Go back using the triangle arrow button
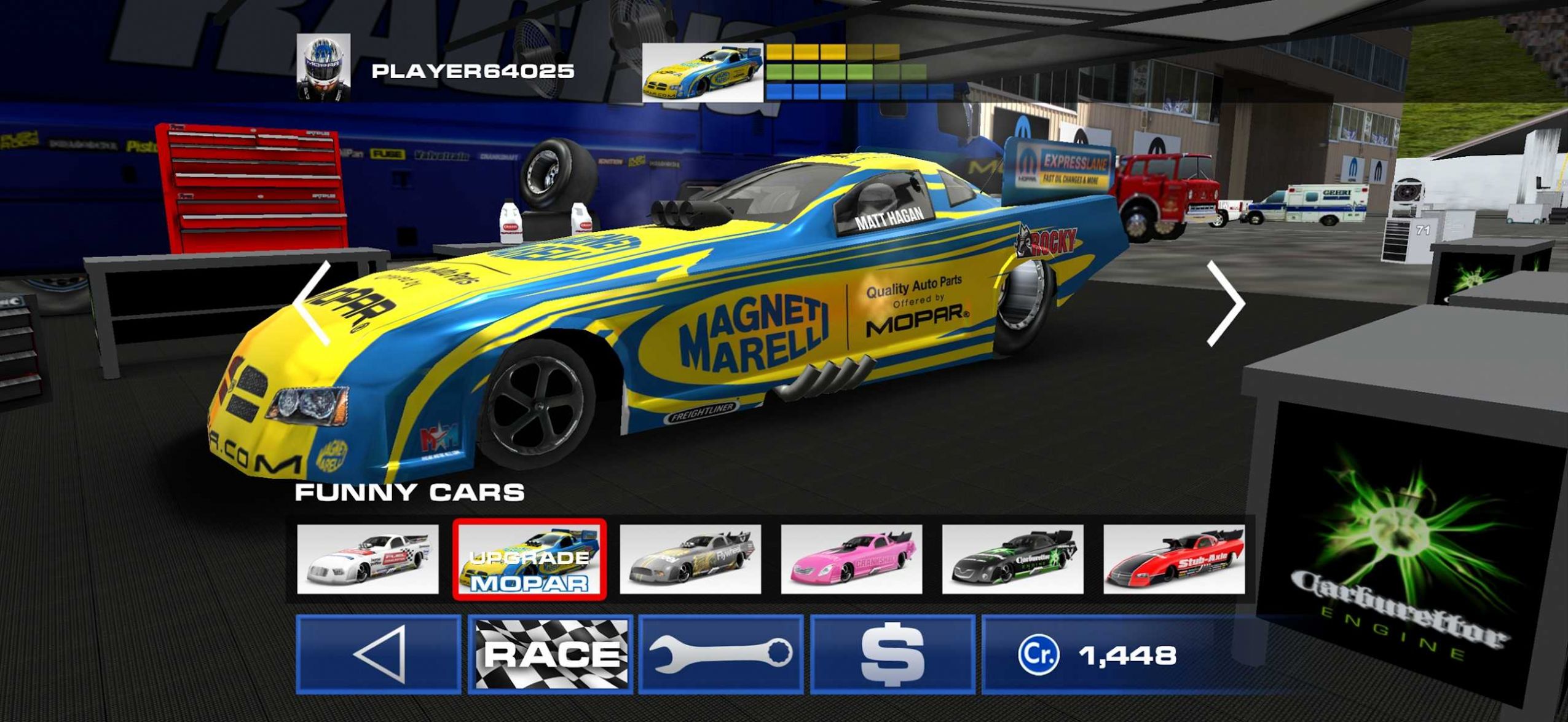1568x722 pixels. click(378, 654)
